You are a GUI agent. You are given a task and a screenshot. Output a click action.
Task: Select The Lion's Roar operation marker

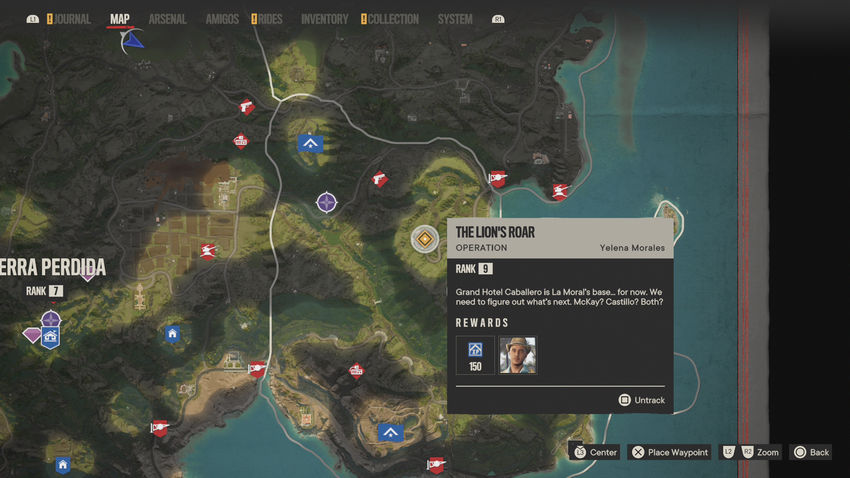(x=426, y=239)
